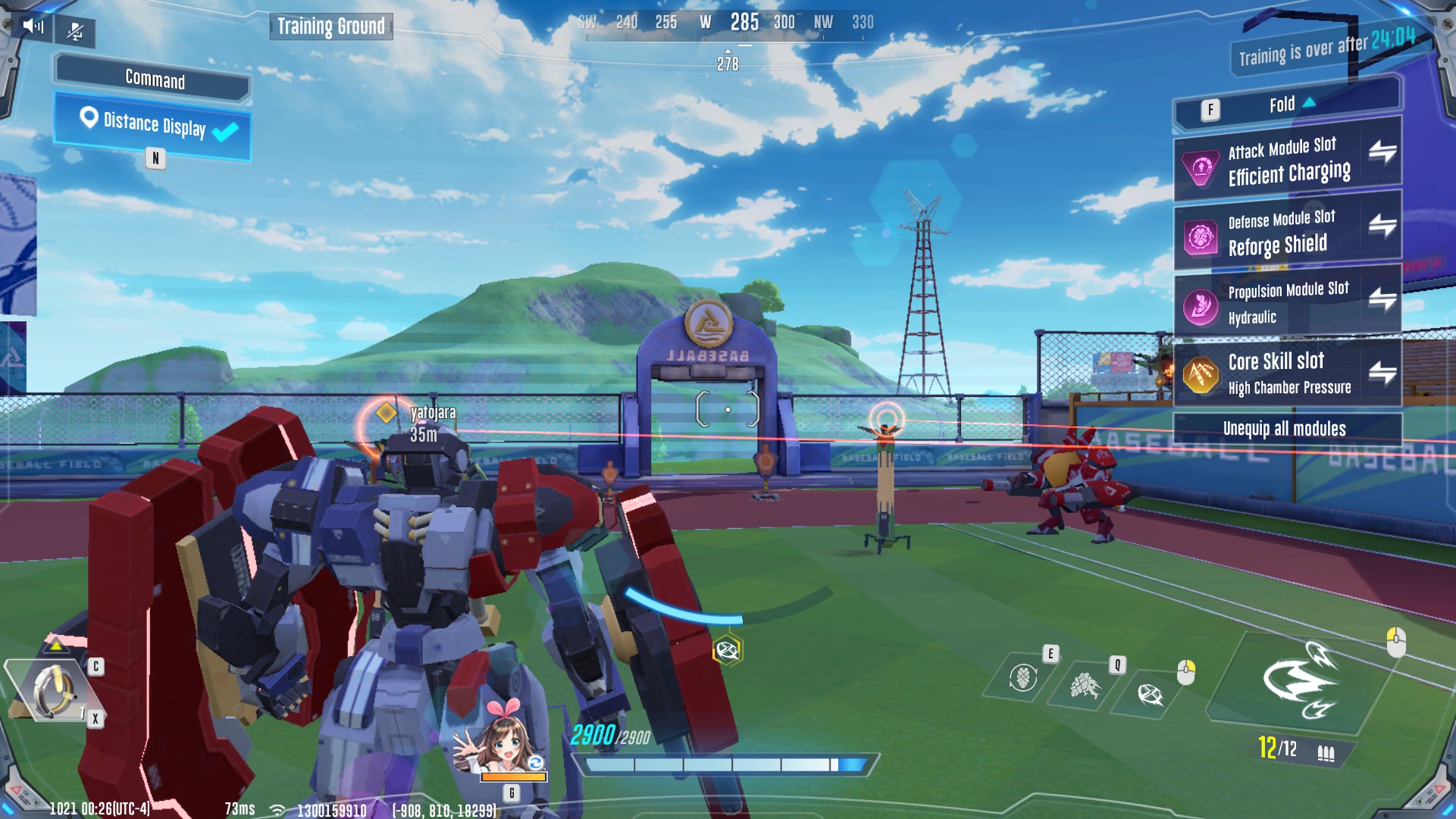
Task: Toggle the muted microphone icon
Action: coord(75,32)
